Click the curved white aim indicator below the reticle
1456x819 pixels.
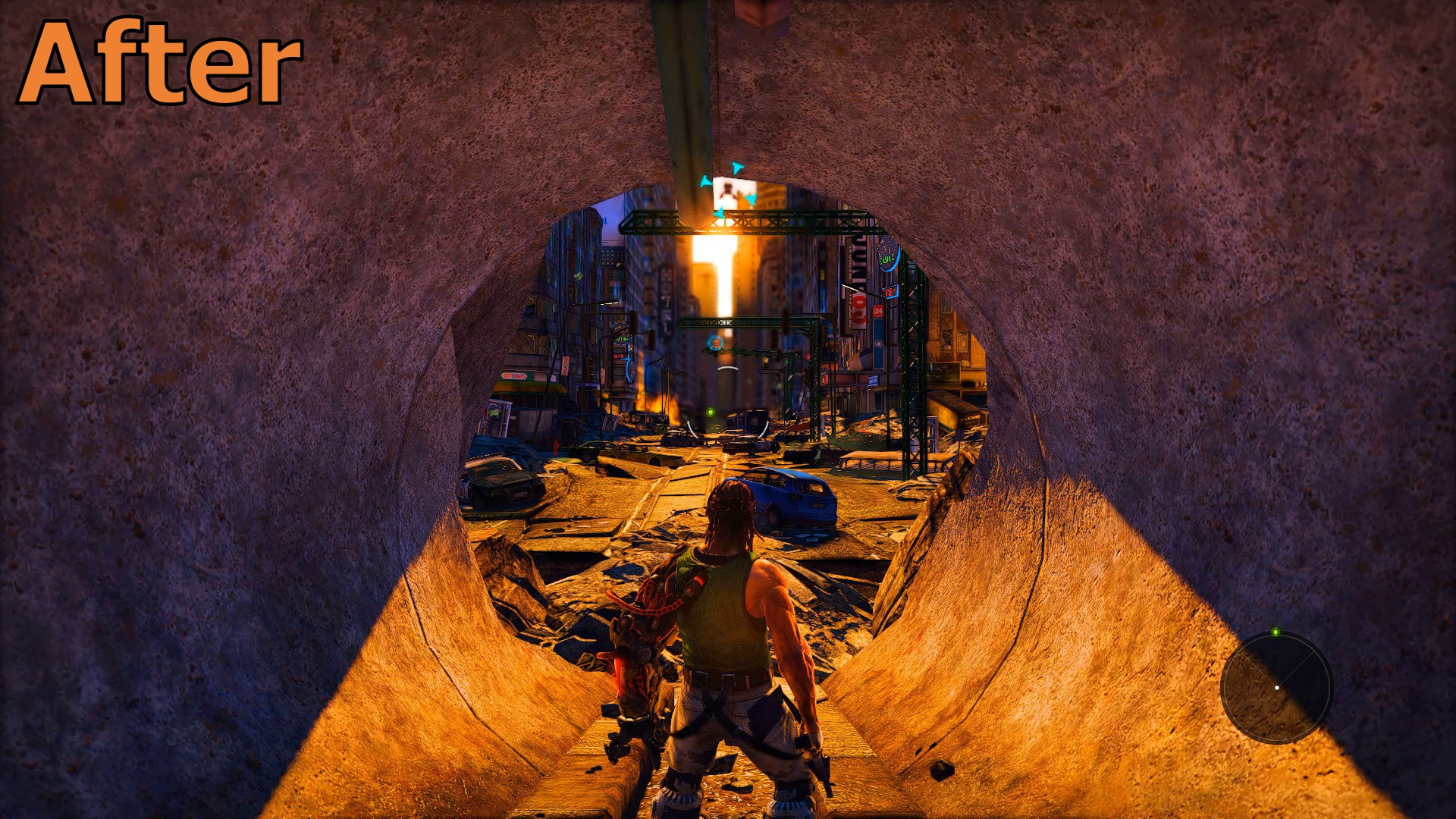click(x=730, y=368)
